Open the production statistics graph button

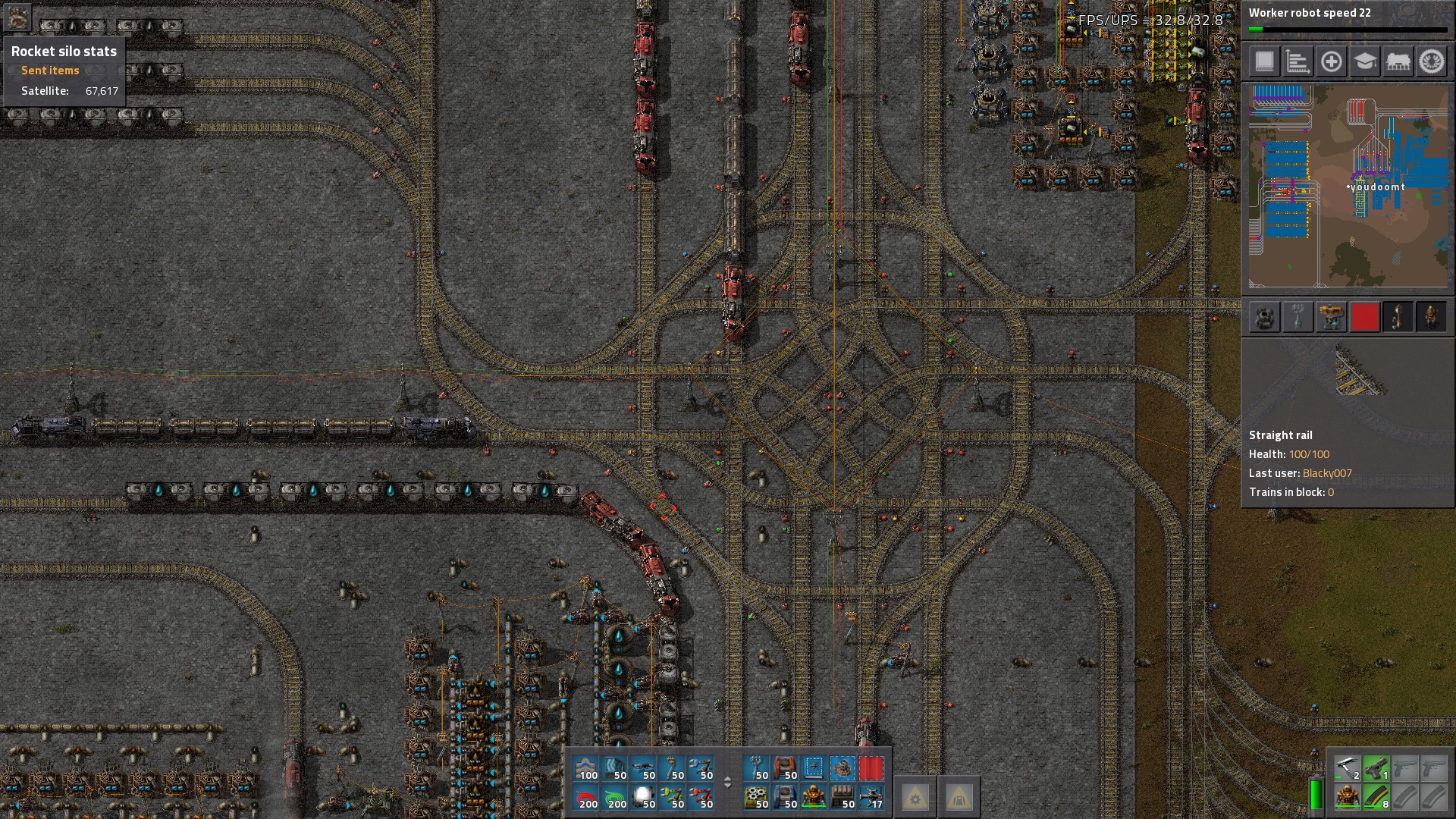1298,61
